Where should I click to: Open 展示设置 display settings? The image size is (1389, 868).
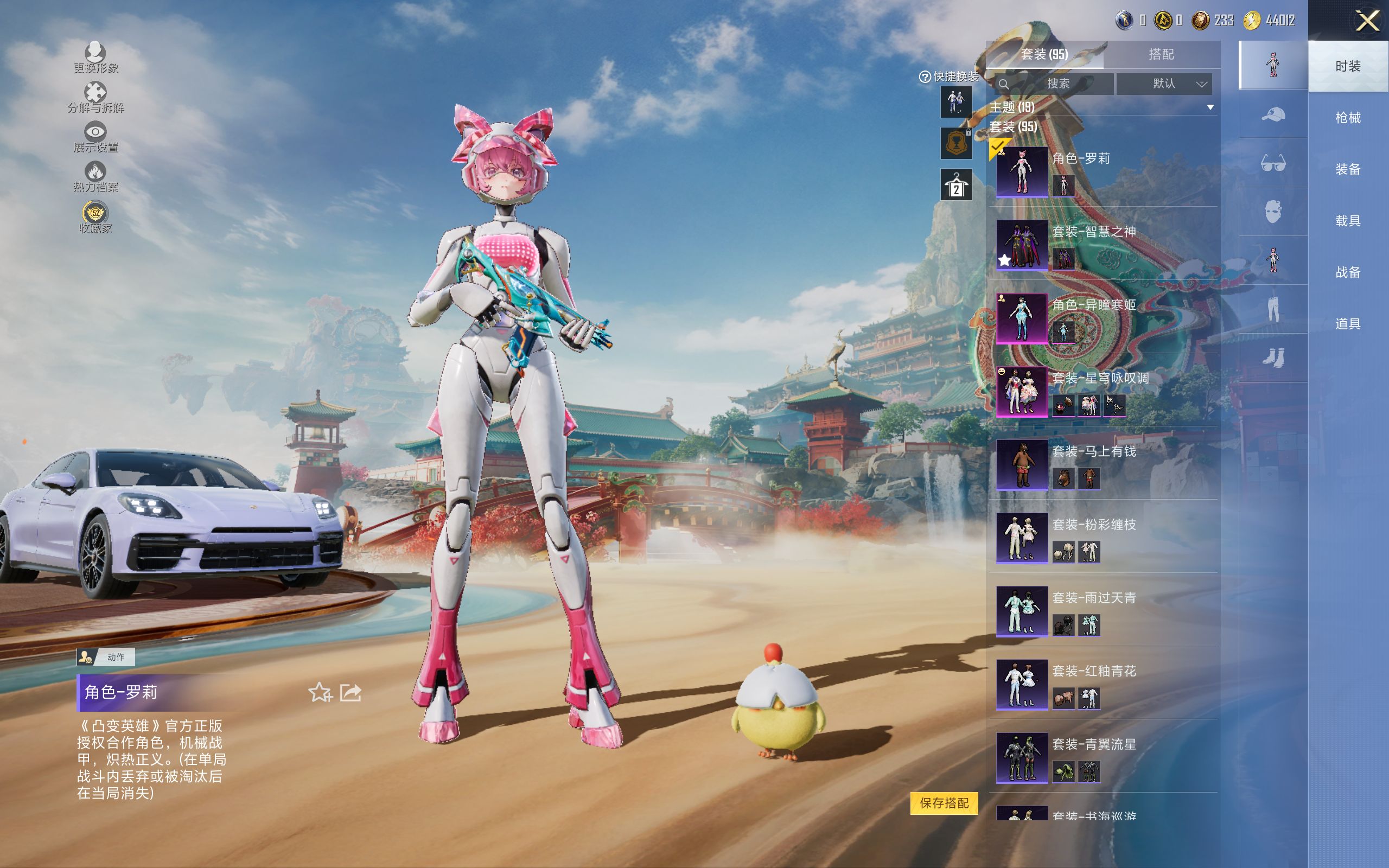coord(95,137)
